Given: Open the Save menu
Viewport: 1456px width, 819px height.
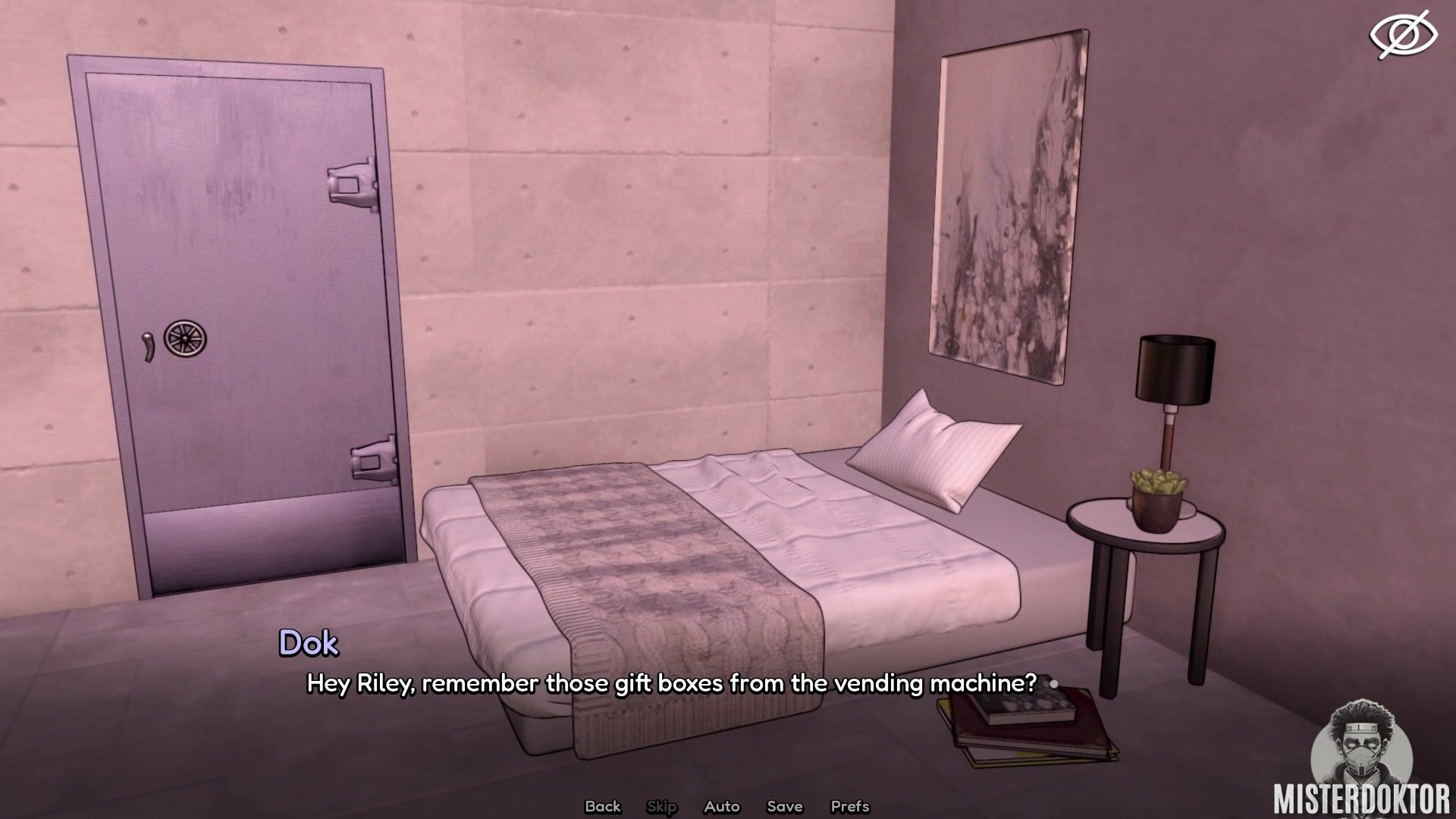Looking at the screenshot, I should coord(784,806).
